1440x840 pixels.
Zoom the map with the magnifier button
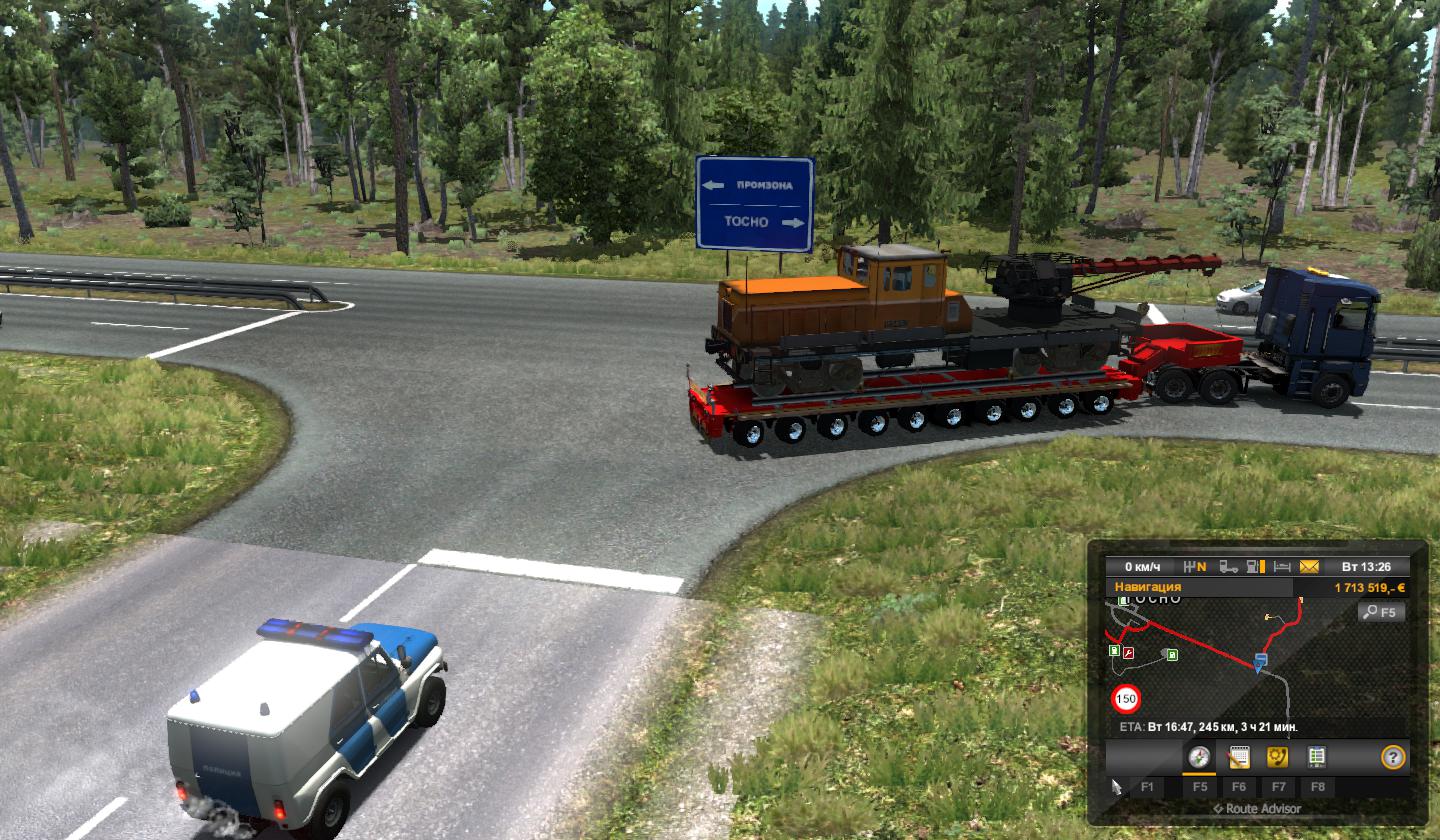pos(1383,612)
